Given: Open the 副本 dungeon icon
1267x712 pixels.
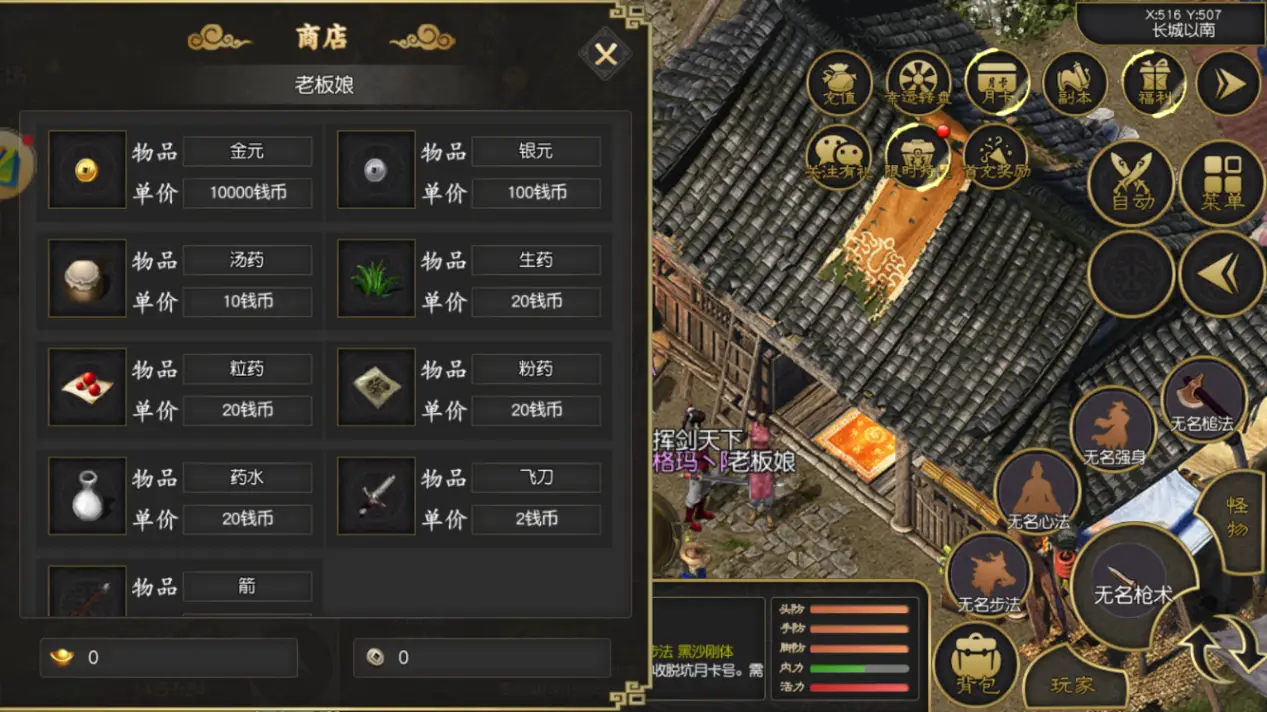Looking at the screenshot, I should pos(1075,83).
